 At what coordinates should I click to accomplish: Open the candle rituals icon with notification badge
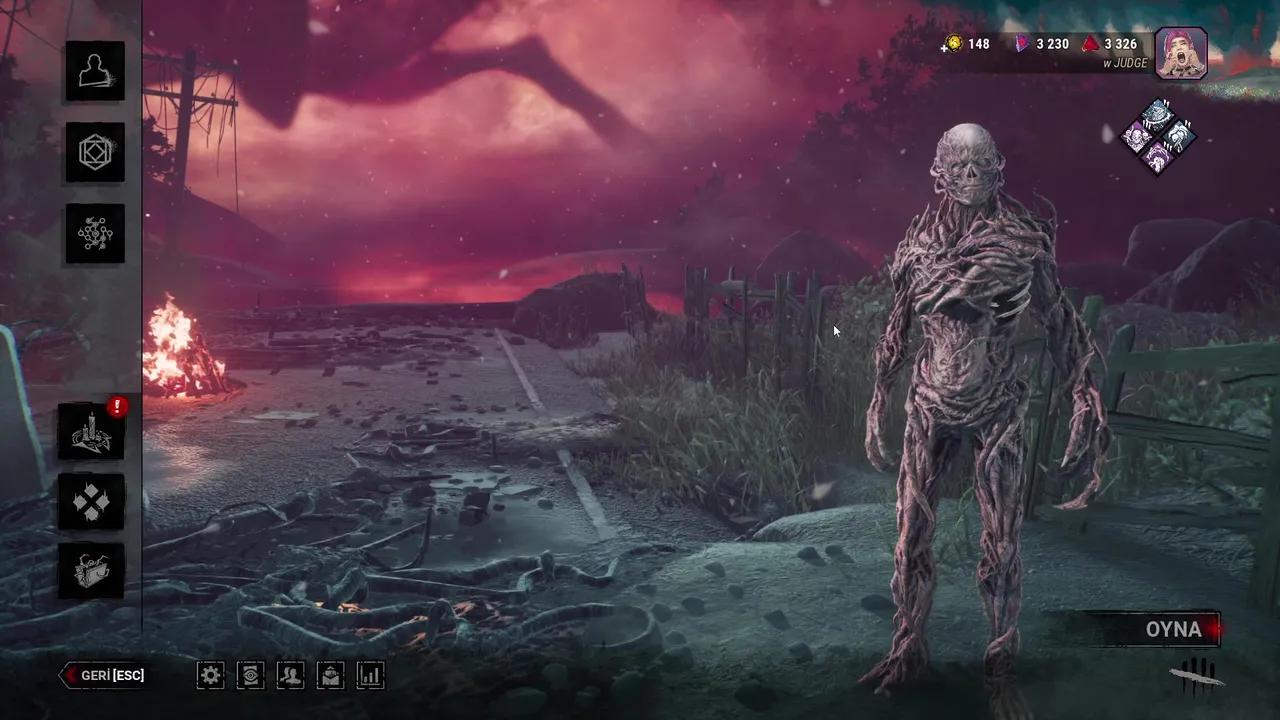pos(92,432)
